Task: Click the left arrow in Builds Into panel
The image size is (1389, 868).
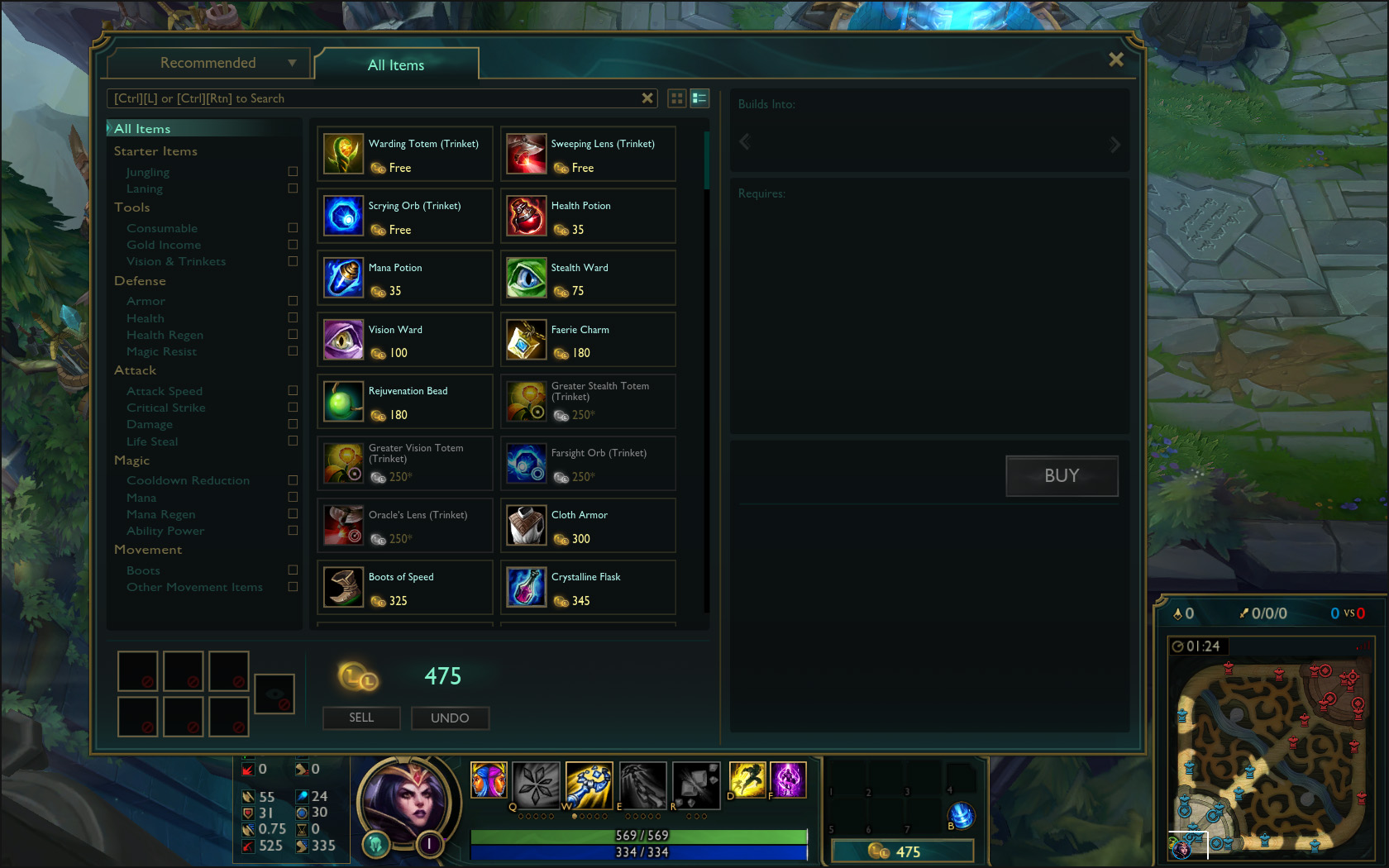Action: coord(743,142)
